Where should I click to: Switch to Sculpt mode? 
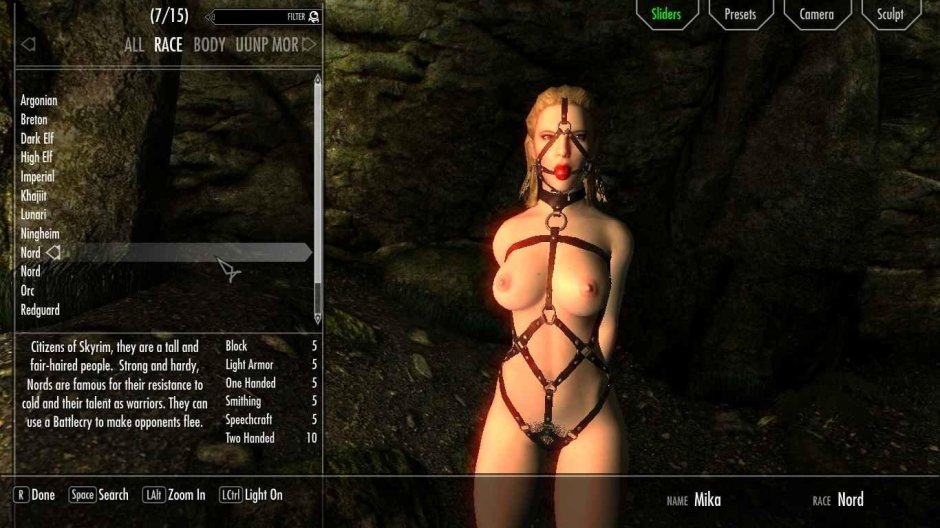(x=890, y=14)
